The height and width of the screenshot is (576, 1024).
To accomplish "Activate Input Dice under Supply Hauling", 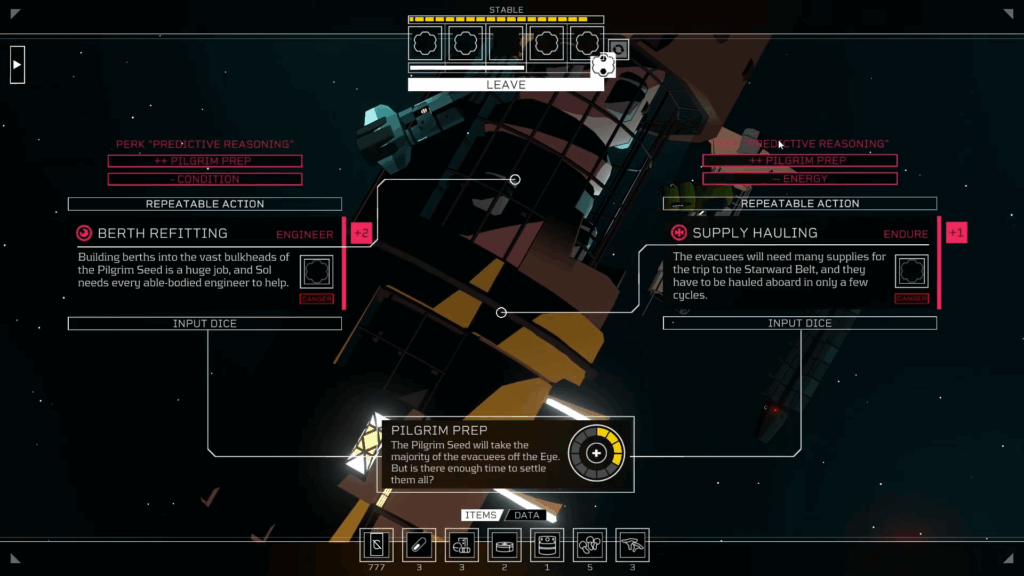I will (799, 323).
